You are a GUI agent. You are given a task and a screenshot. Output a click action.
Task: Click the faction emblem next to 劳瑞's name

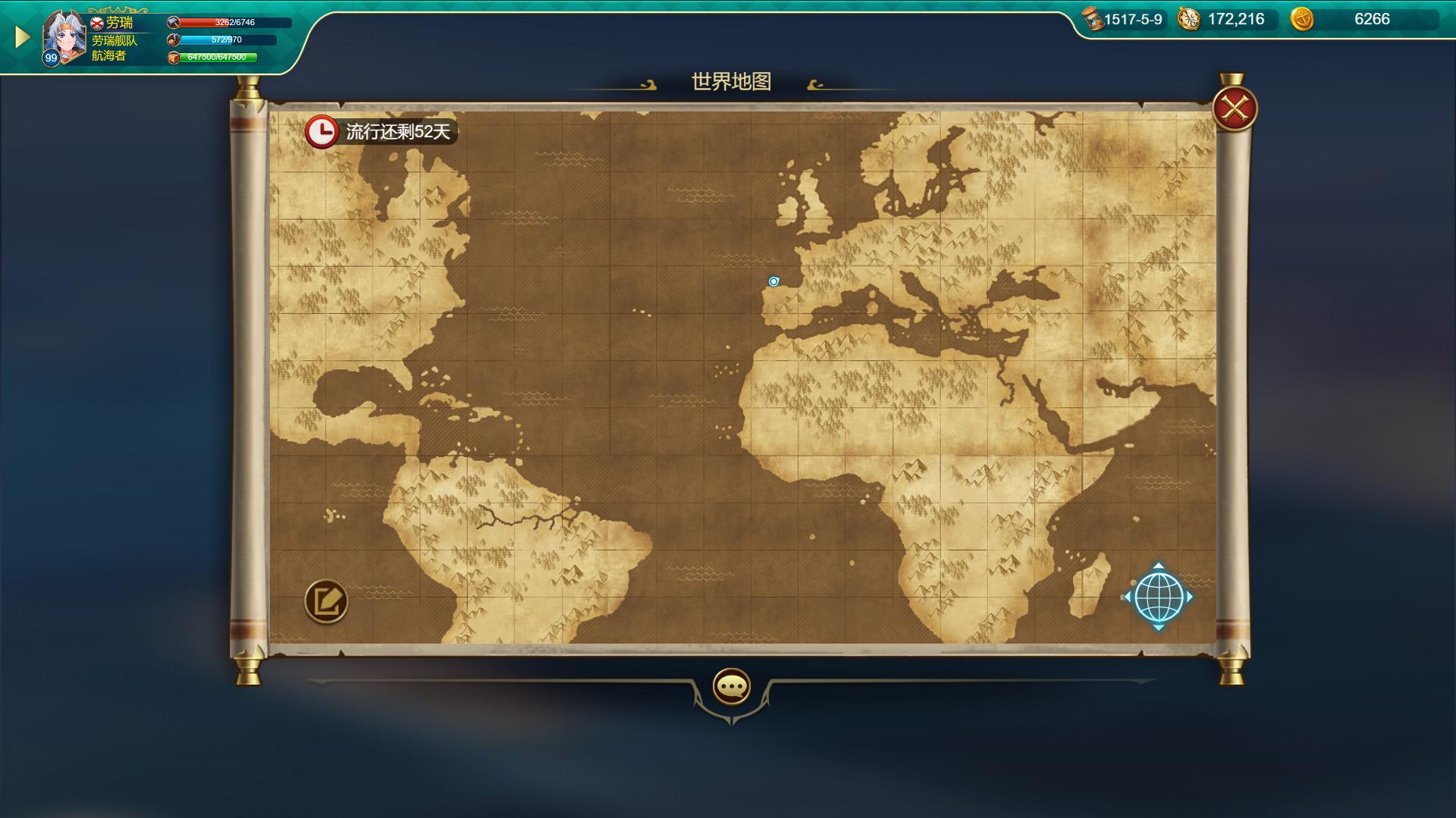point(99,21)
